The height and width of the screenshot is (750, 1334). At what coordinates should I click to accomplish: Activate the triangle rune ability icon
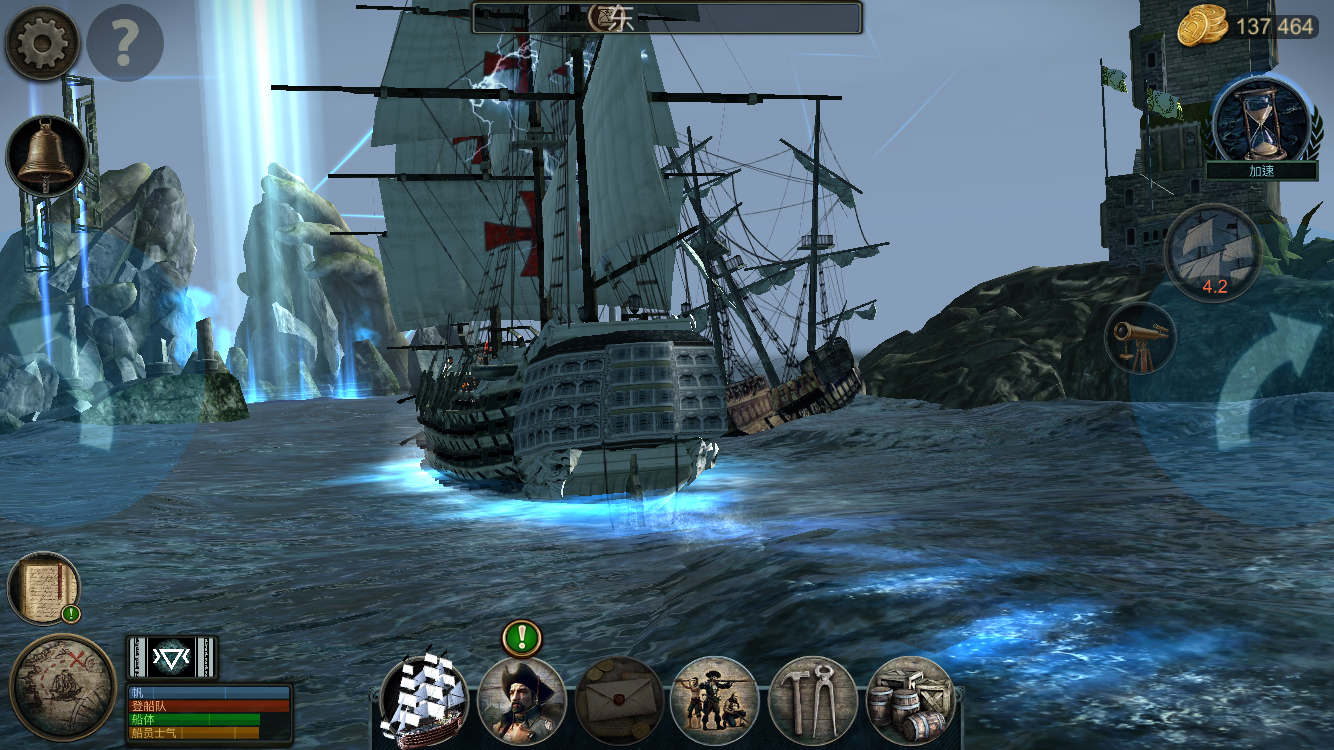[172, 657]
